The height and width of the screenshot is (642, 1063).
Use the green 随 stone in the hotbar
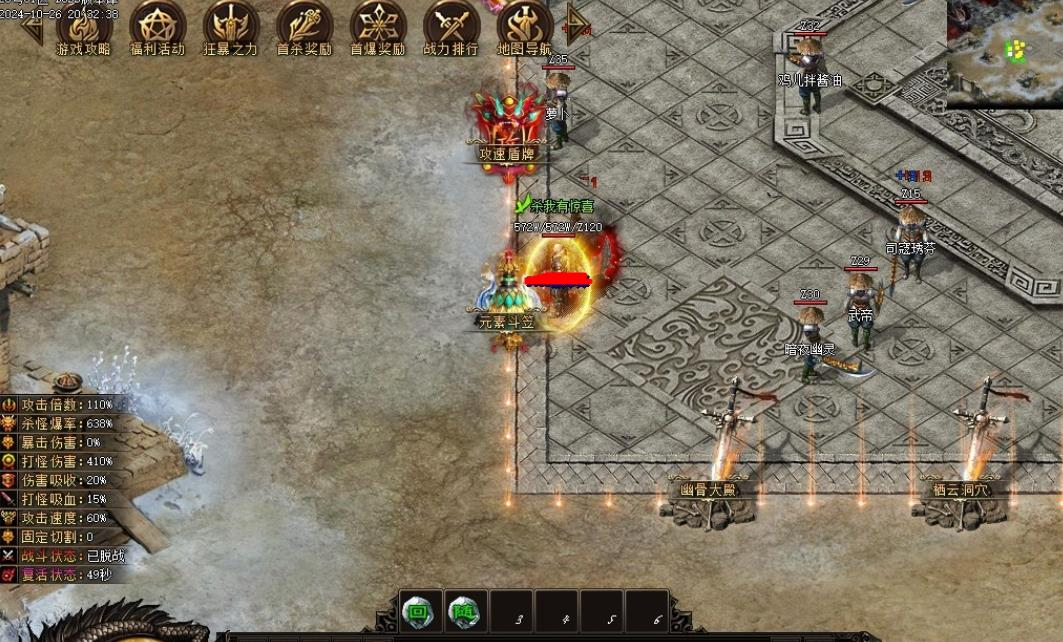[x=466, y=611]
